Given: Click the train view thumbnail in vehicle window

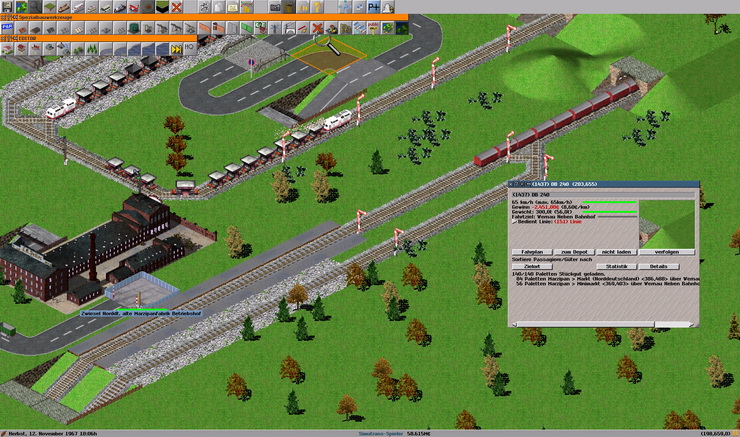Looking at the screenshot, I should [668, 220].
